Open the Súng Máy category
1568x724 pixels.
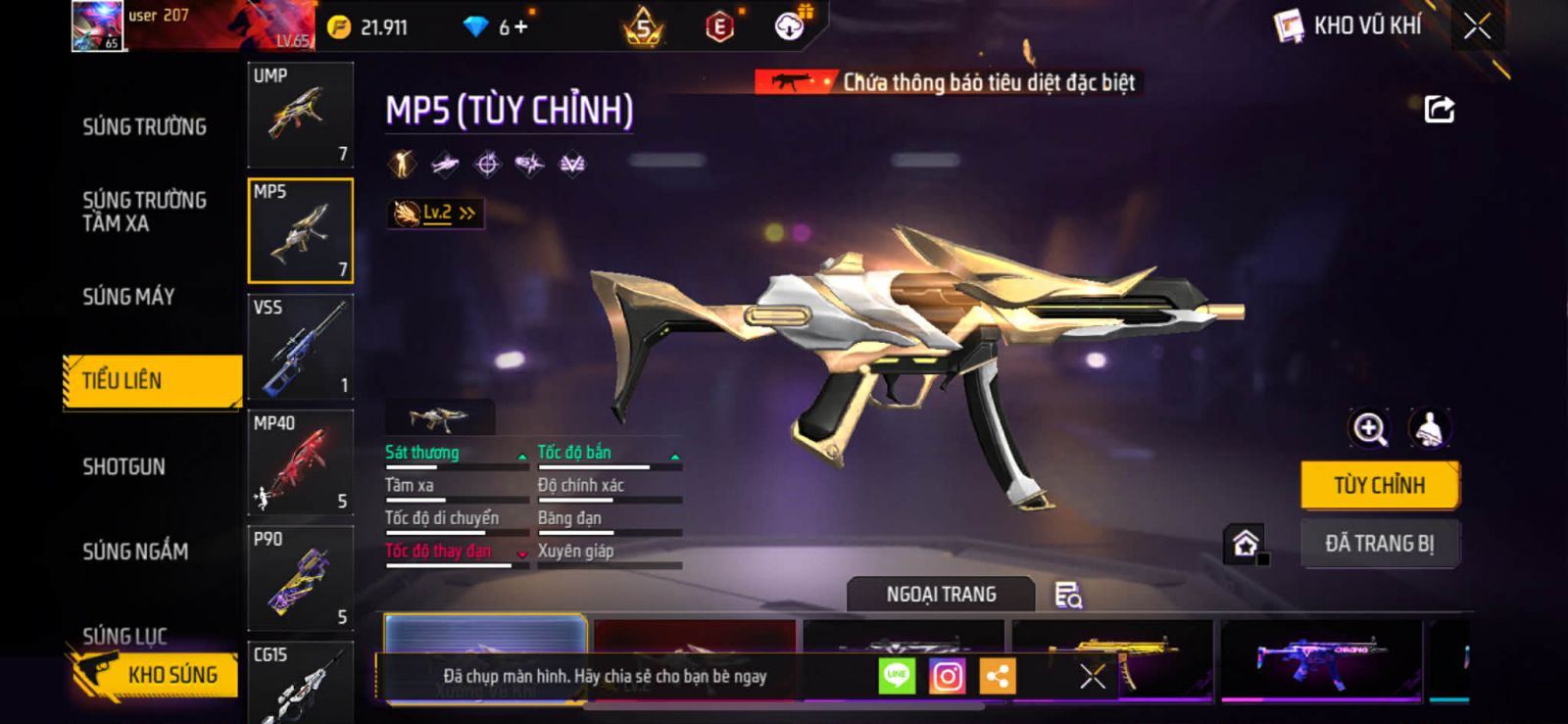click(128, 296)
